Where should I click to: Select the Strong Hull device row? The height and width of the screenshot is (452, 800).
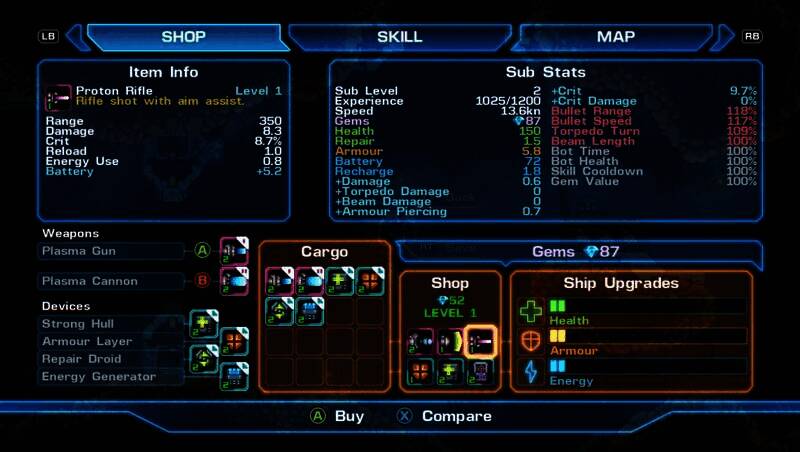112,324
